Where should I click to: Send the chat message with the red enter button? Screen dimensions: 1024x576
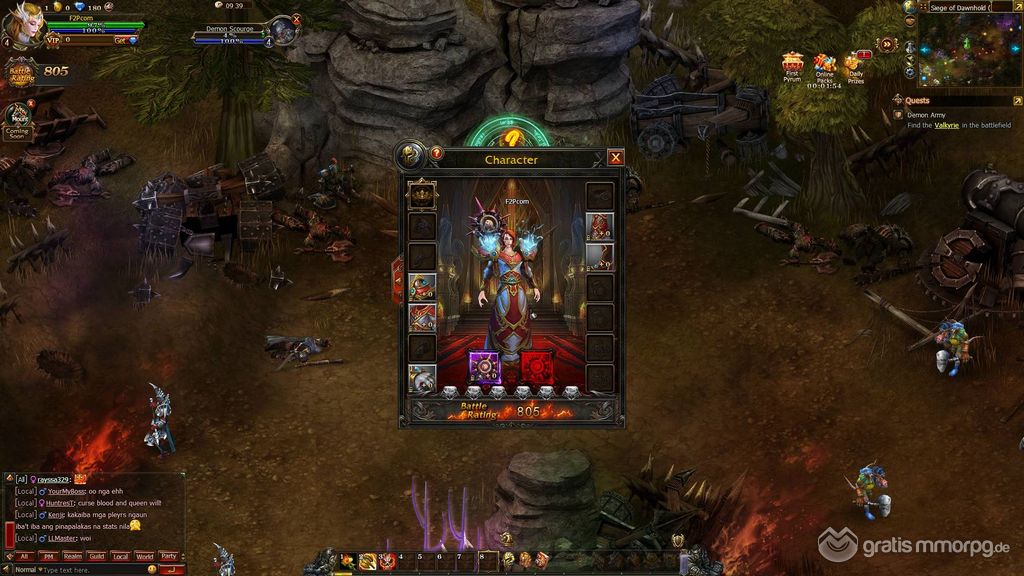tap(171, 569)
